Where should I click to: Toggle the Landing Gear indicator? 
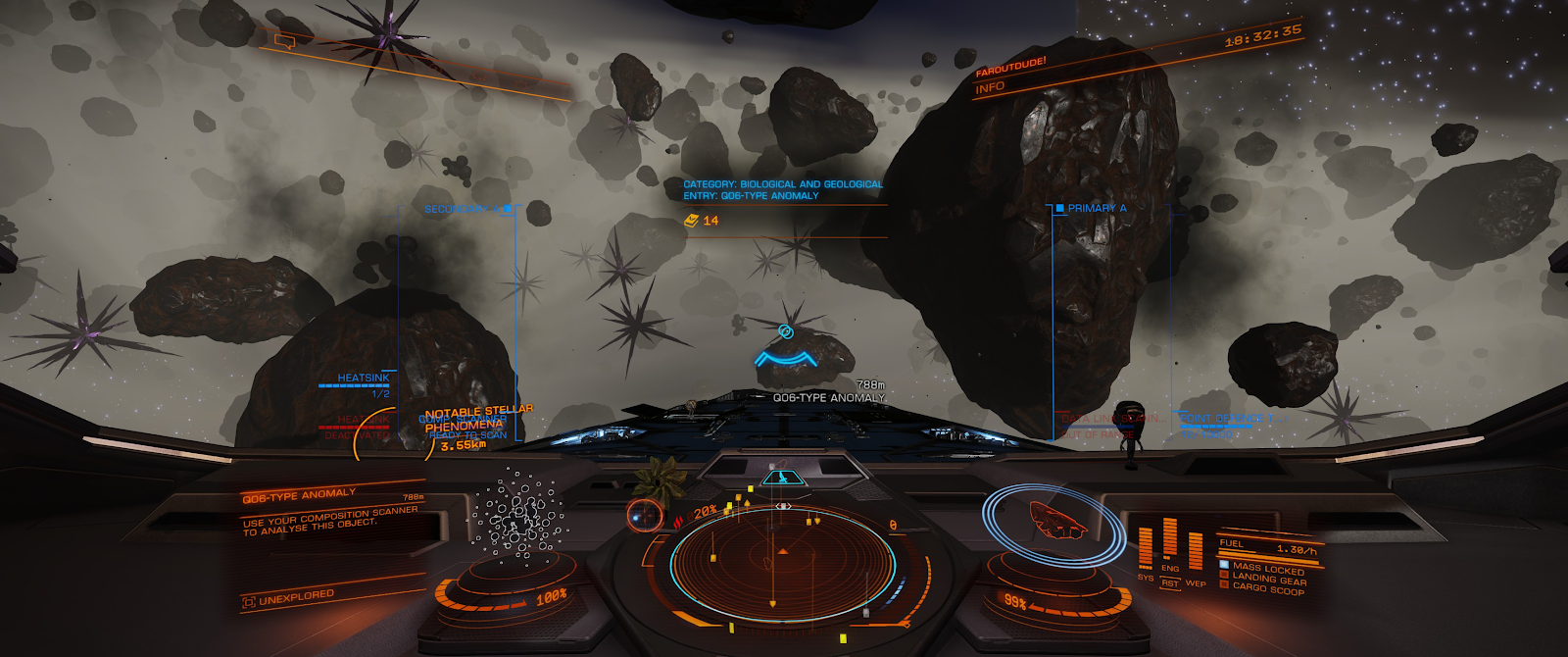coord(1268,579)
